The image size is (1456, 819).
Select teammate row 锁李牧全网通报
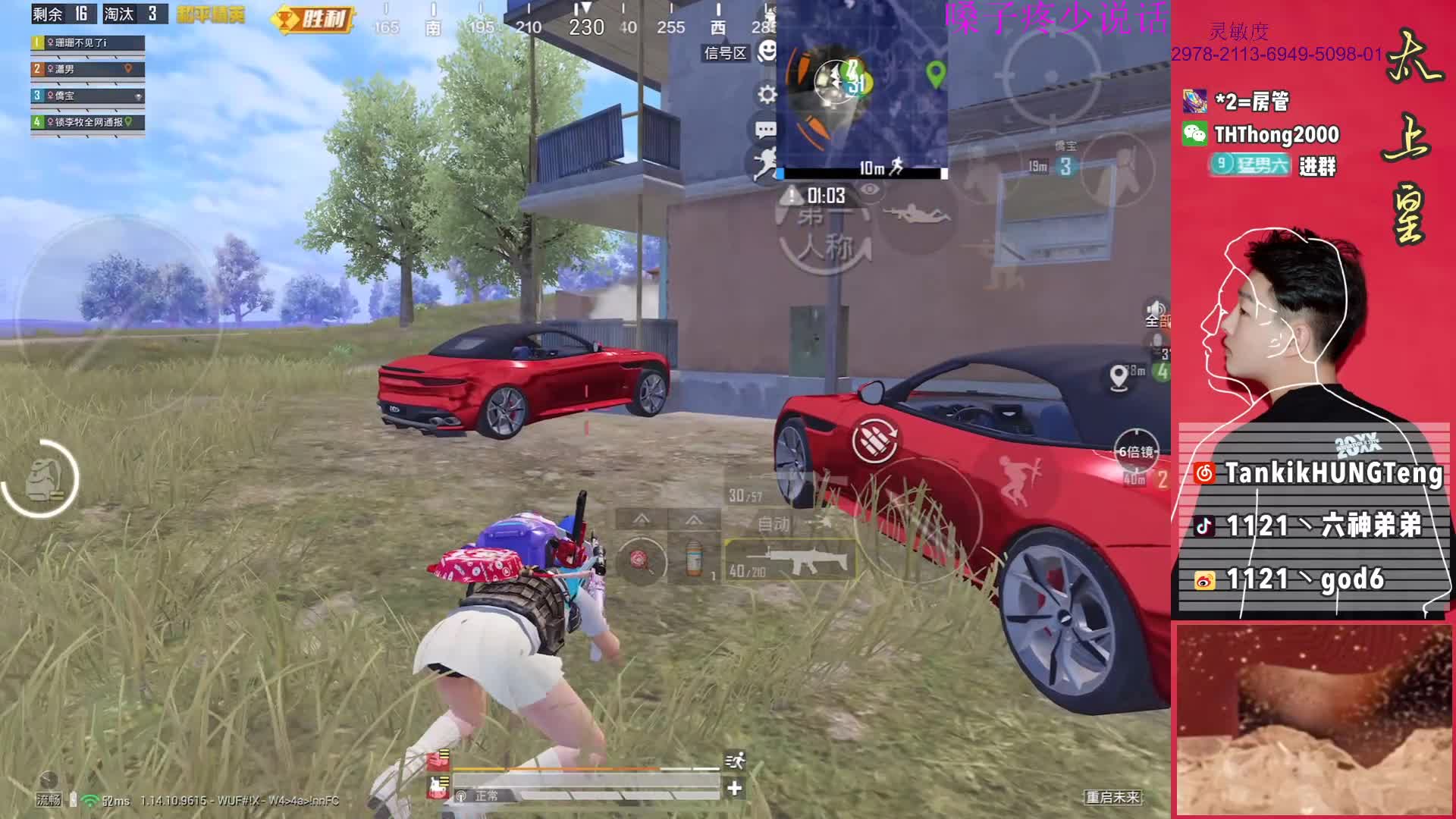88,122
